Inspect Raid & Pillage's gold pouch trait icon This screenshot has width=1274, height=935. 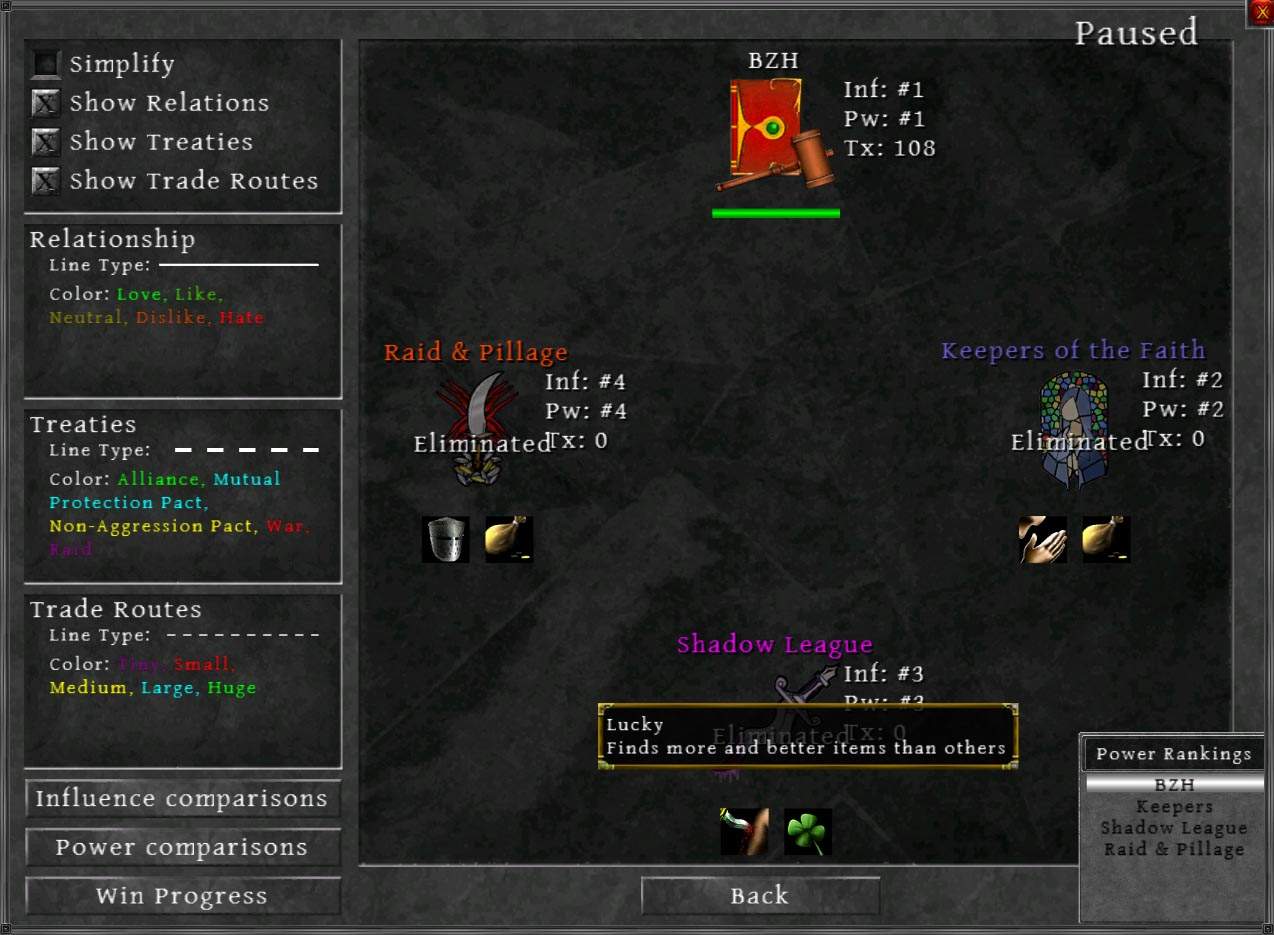pos(509,540)
